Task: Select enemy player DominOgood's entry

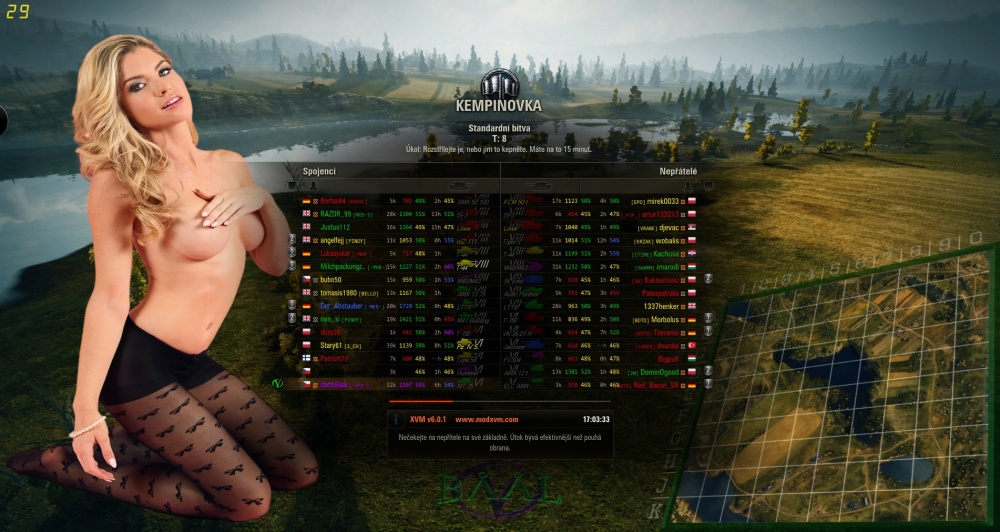Action: coord(660,371)
